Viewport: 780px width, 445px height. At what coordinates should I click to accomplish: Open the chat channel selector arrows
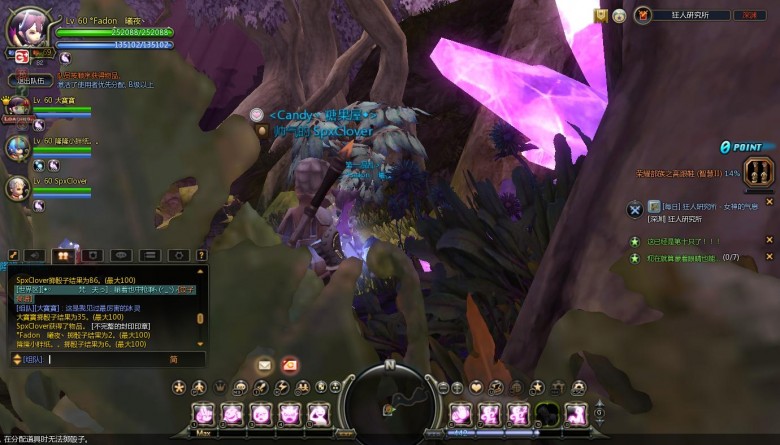point(16,359)
